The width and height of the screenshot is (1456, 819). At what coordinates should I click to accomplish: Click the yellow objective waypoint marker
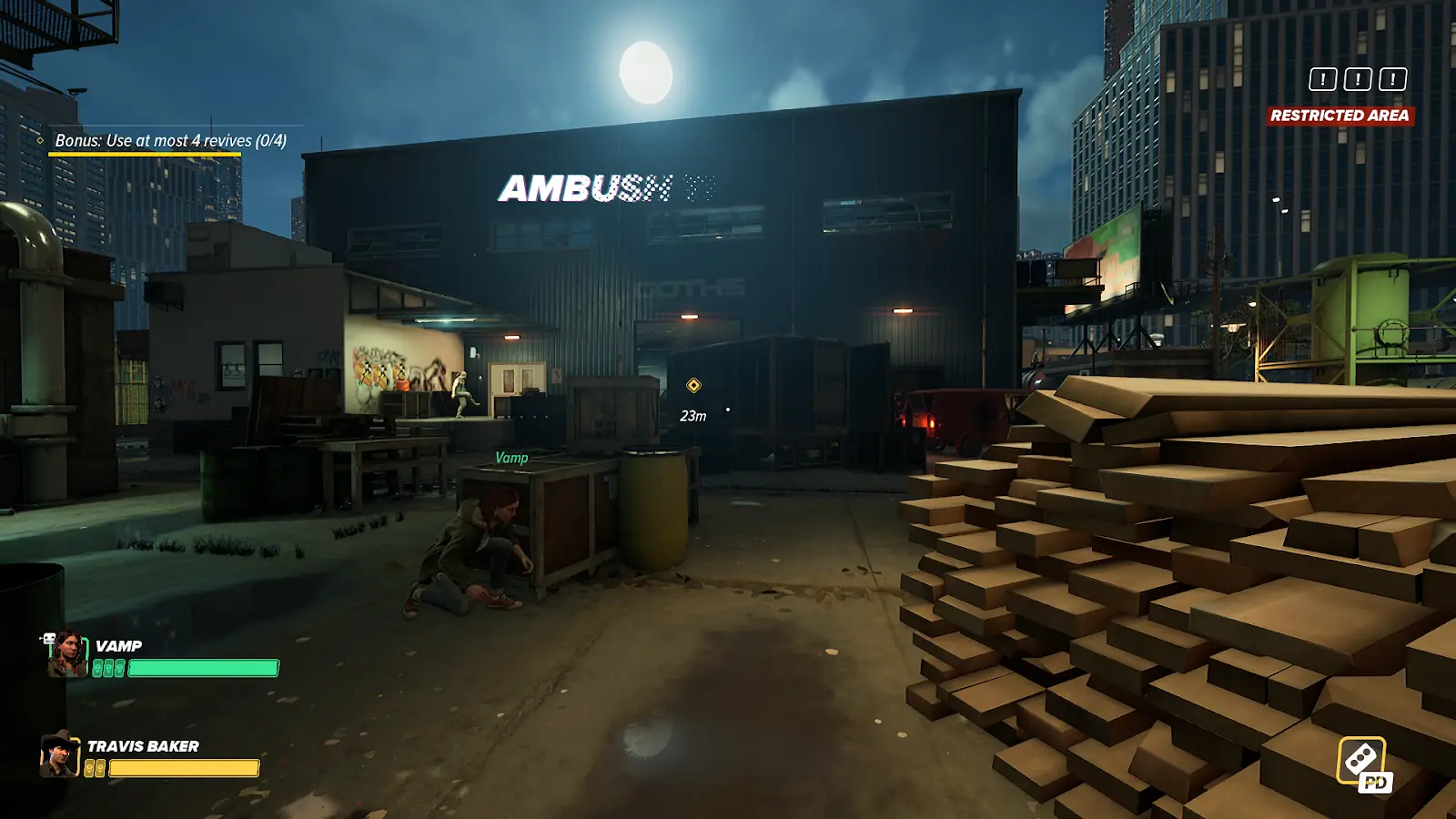(693, 386)
